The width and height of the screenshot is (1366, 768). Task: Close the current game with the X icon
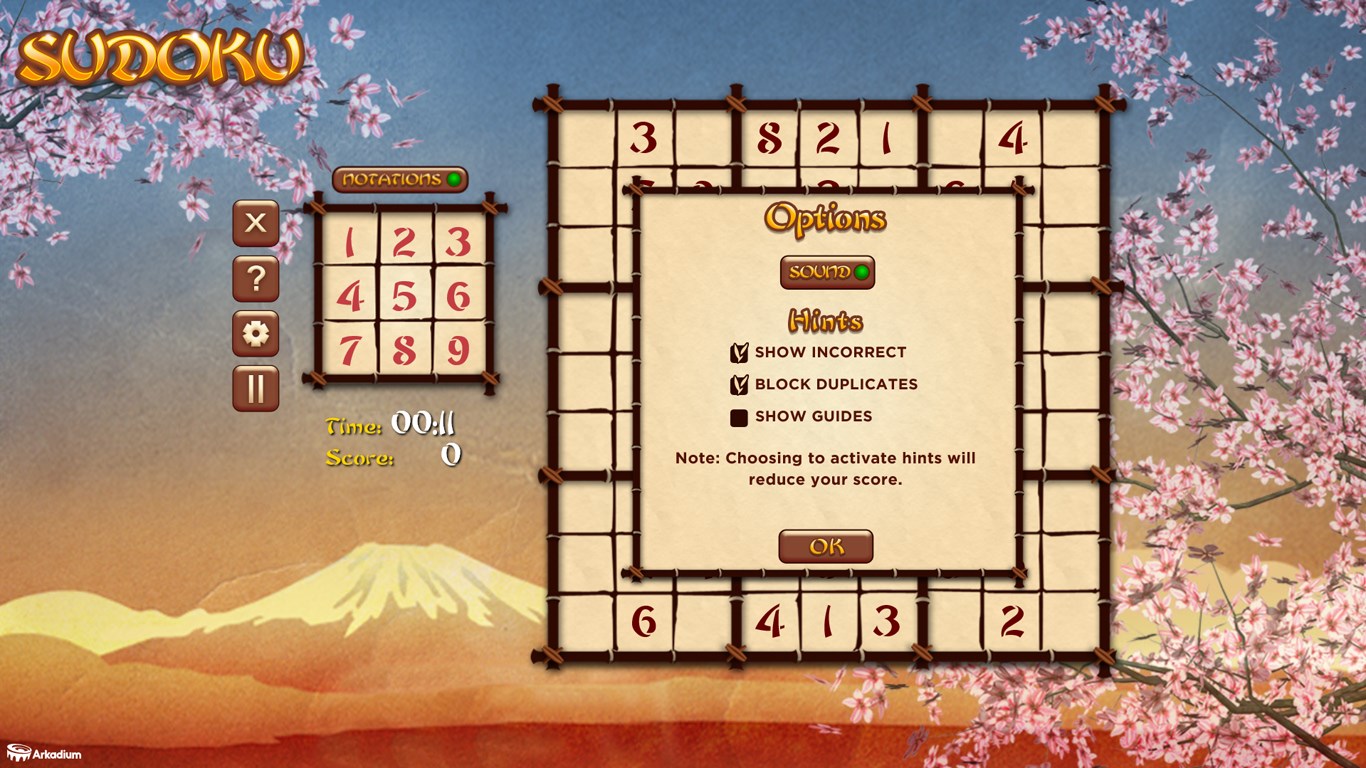tap(255, 224)
